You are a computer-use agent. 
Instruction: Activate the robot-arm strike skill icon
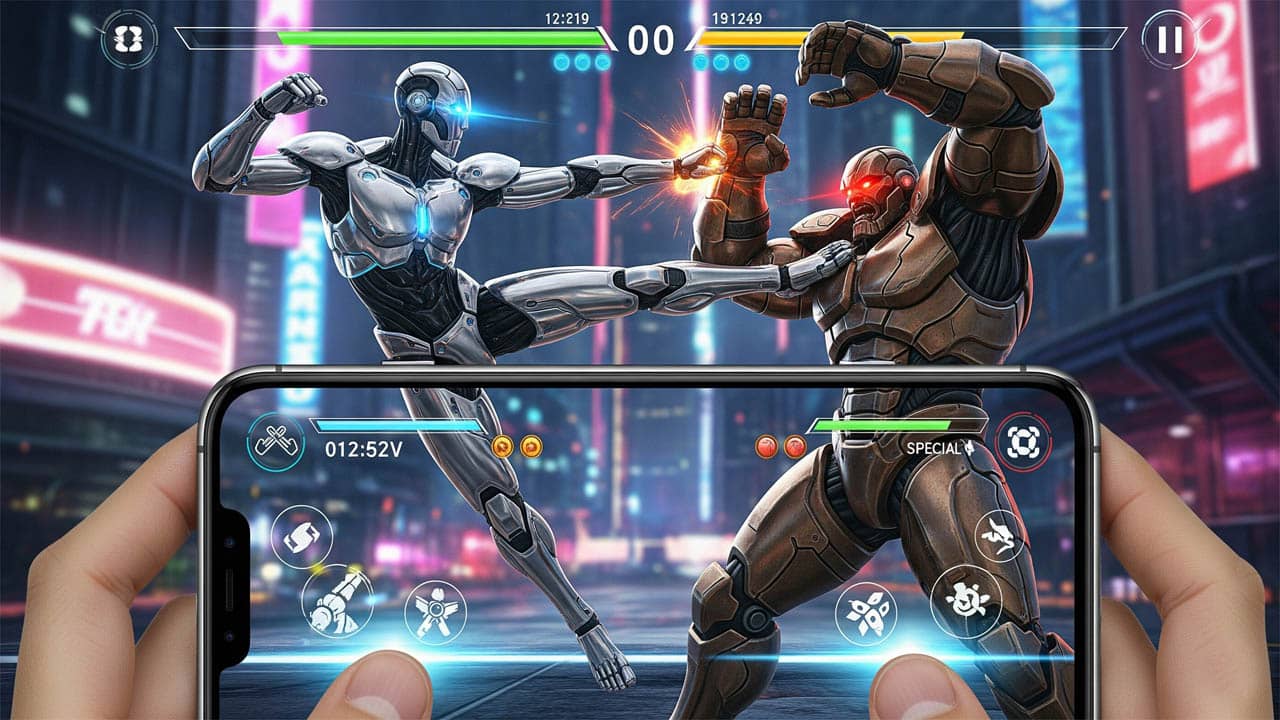coord(340,603)
